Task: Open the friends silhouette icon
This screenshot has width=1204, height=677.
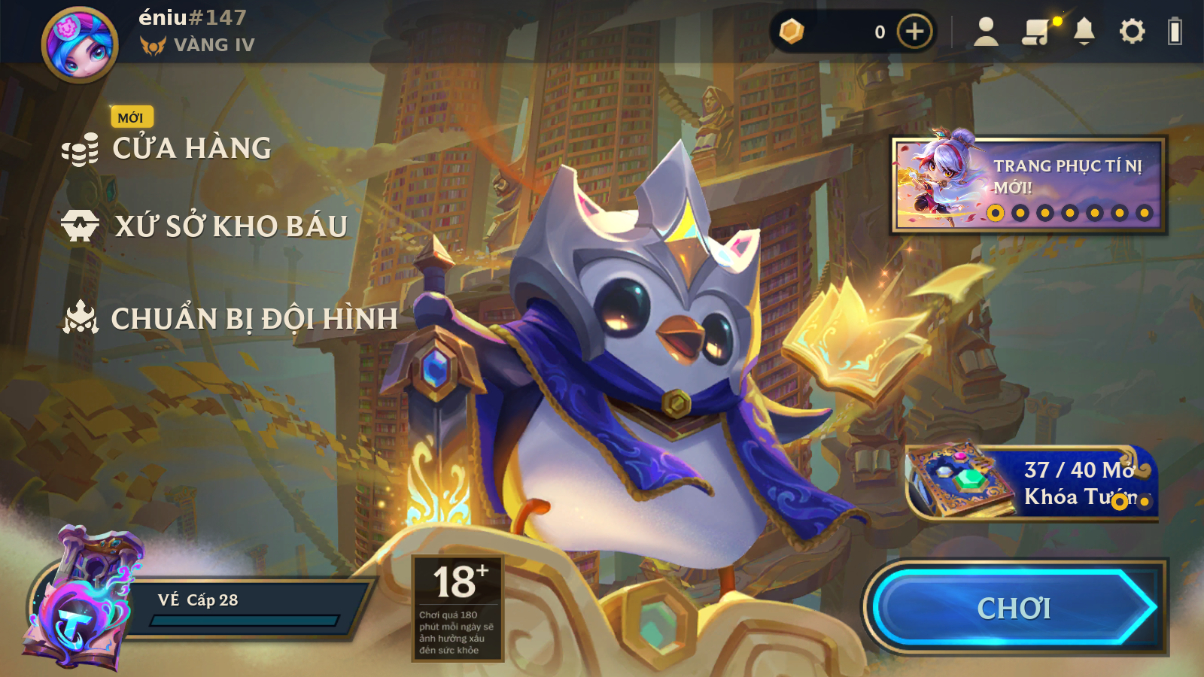Action: [x=986, y=32]
